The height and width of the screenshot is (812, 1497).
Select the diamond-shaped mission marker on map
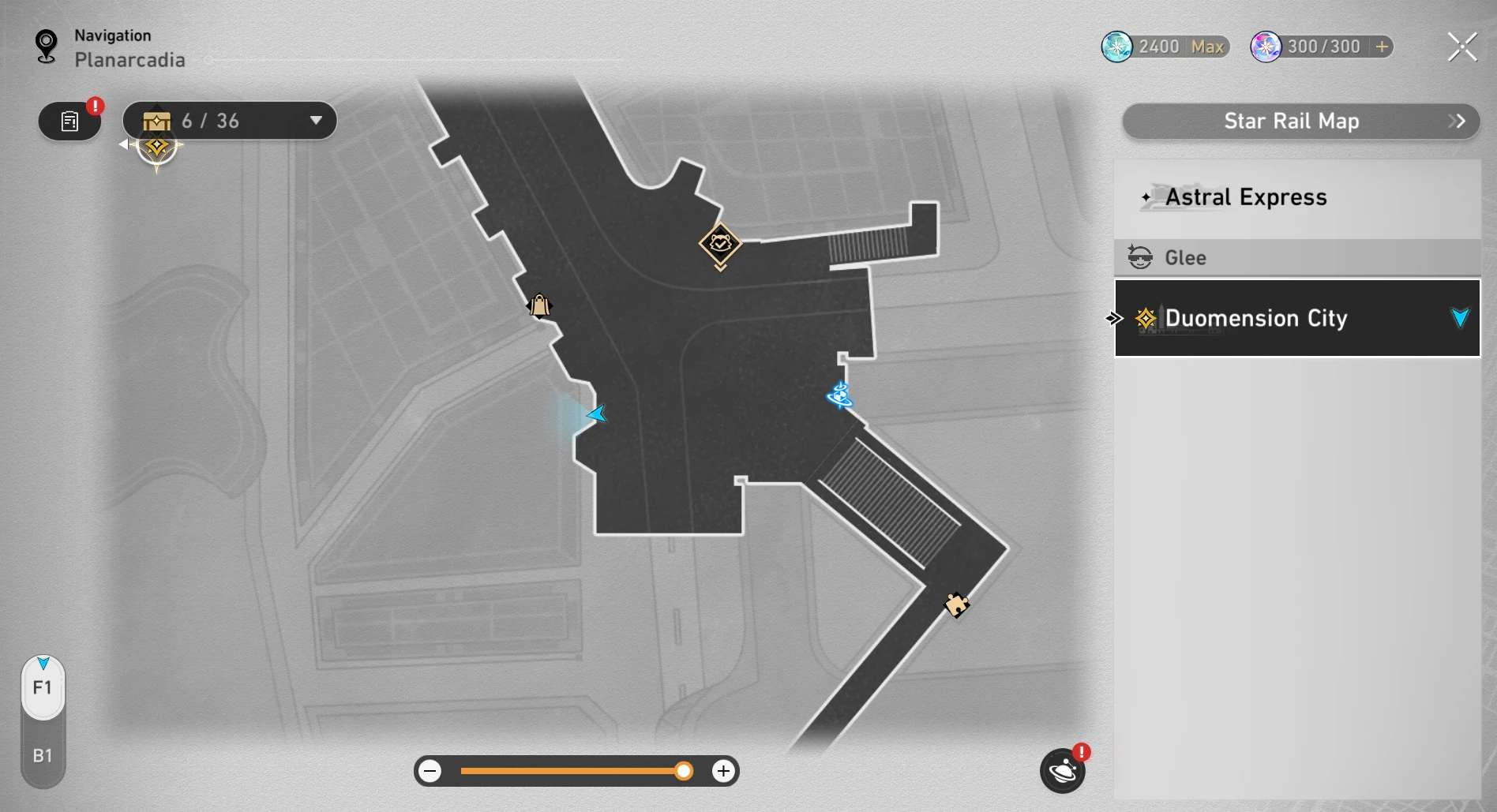coord(720,244)
